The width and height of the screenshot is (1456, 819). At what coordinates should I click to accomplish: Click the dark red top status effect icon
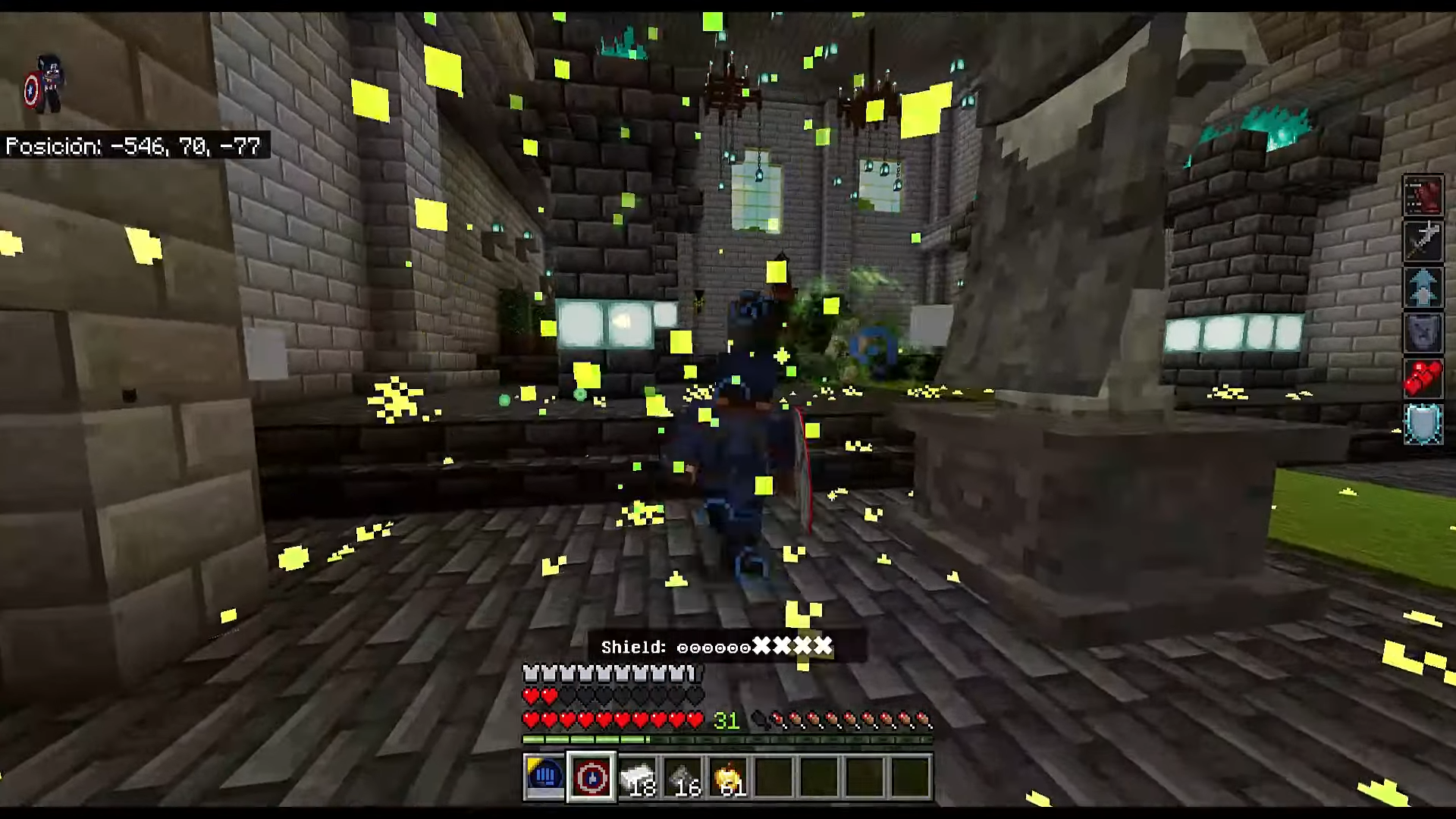[1423, 196]
